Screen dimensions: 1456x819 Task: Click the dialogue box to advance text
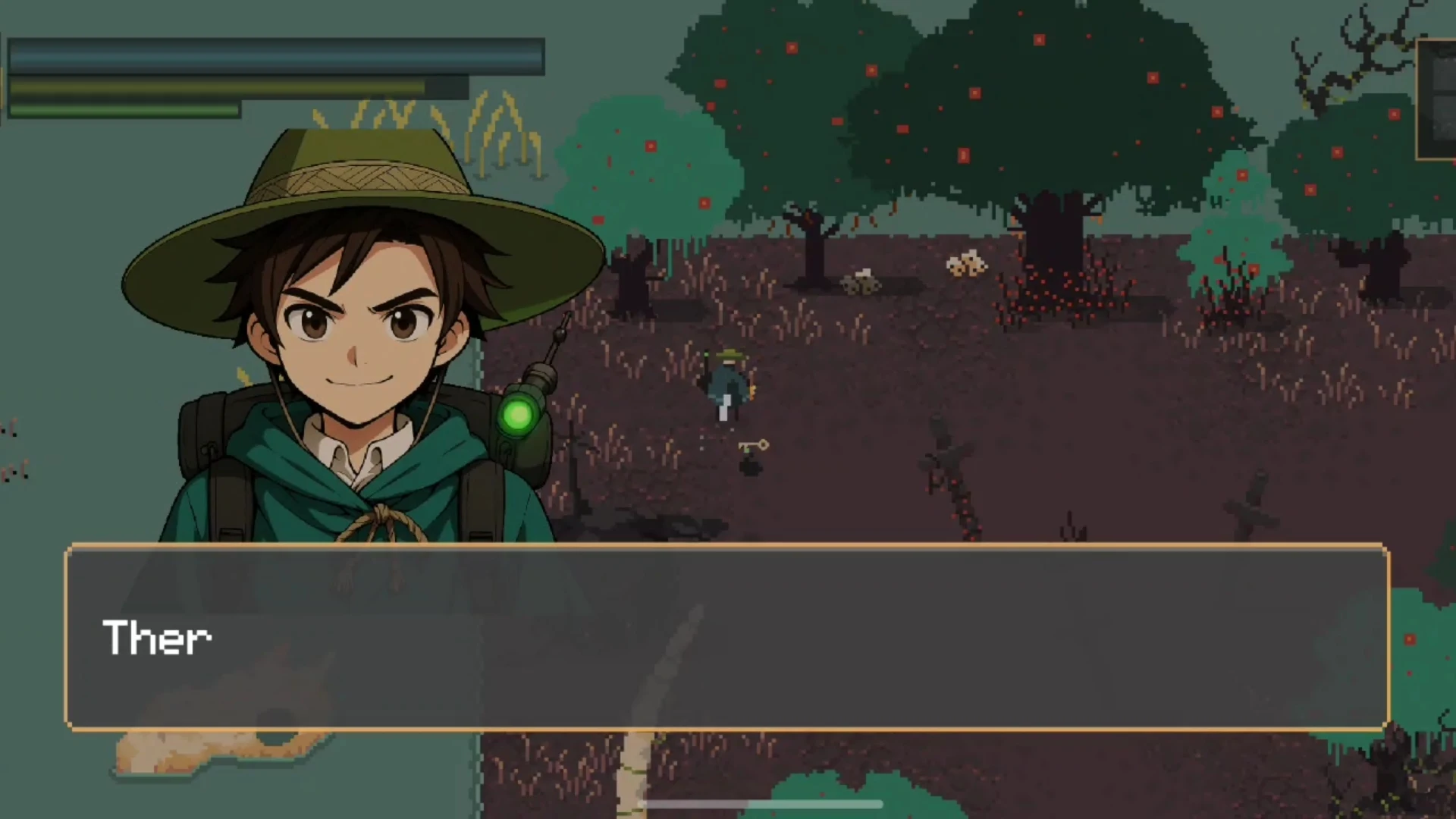pos(726,637)
